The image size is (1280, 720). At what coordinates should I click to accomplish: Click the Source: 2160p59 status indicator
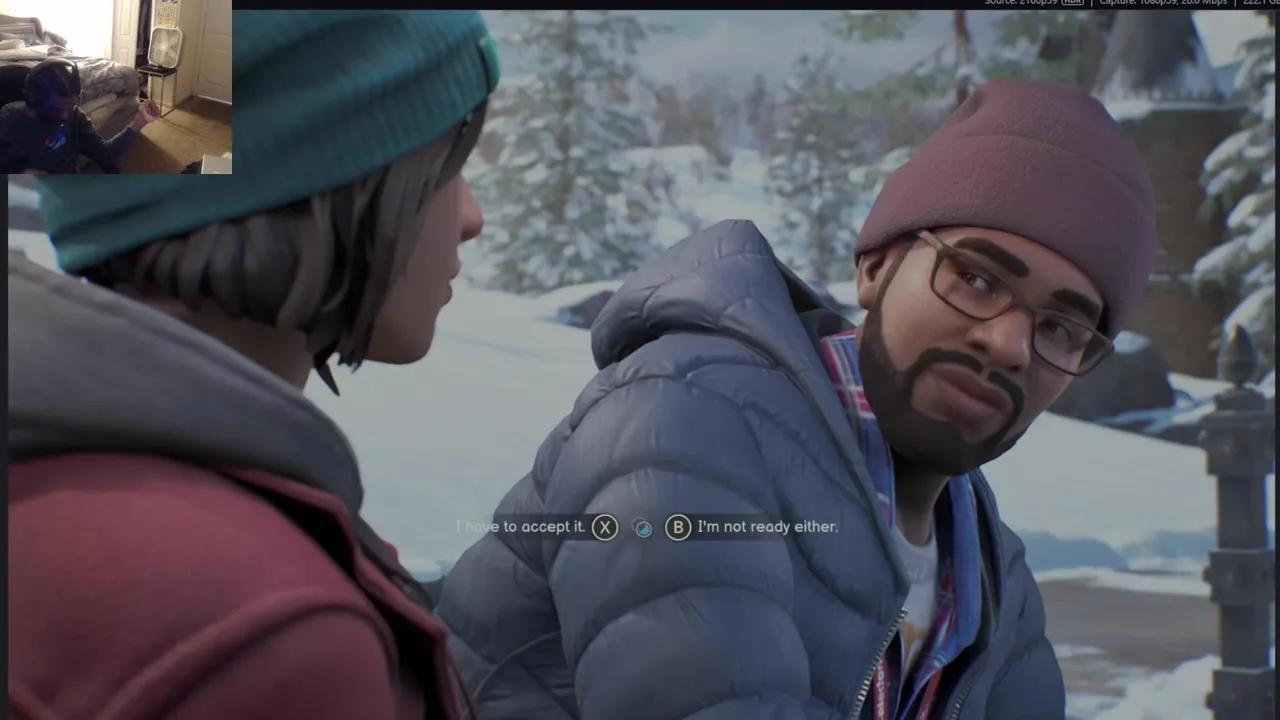pos(1020,4)
